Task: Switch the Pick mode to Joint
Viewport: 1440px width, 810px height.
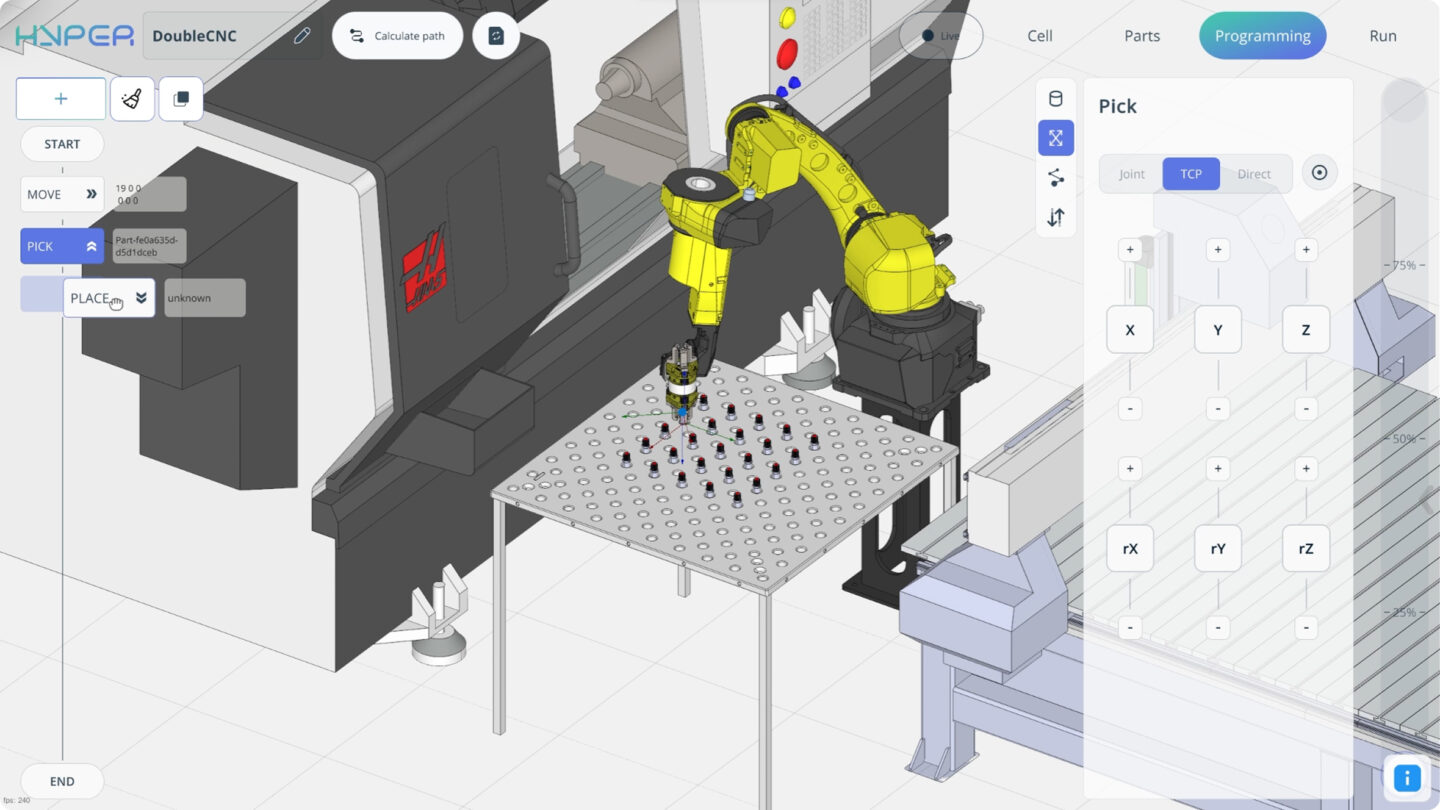Action: 1131,173
